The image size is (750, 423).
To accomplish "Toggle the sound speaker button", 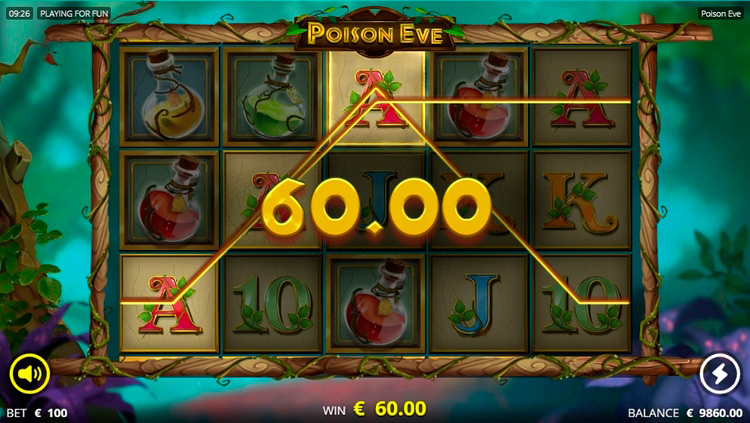I will coord(30,374).
